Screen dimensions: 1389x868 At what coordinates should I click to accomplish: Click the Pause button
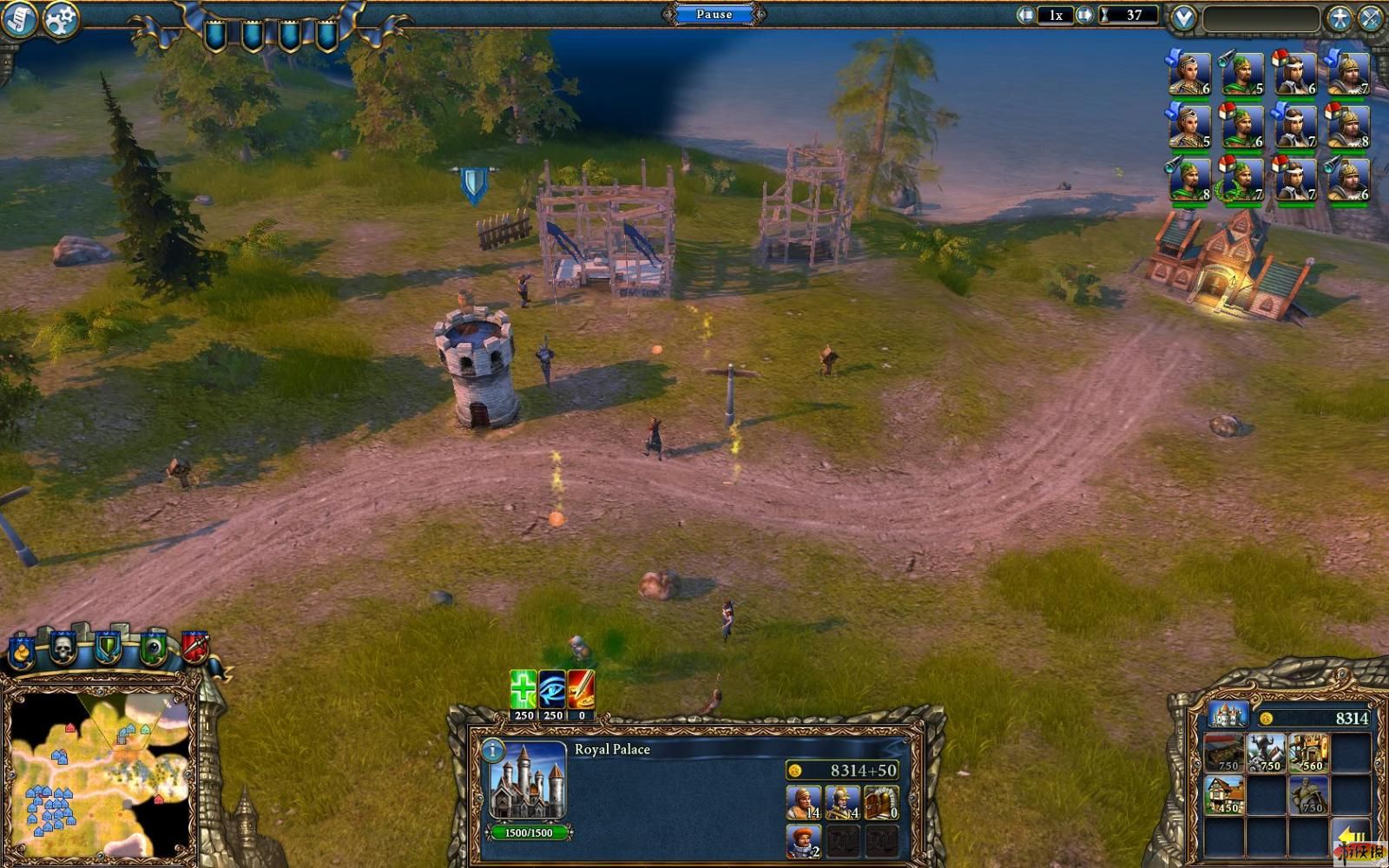[x=714, y=14]
